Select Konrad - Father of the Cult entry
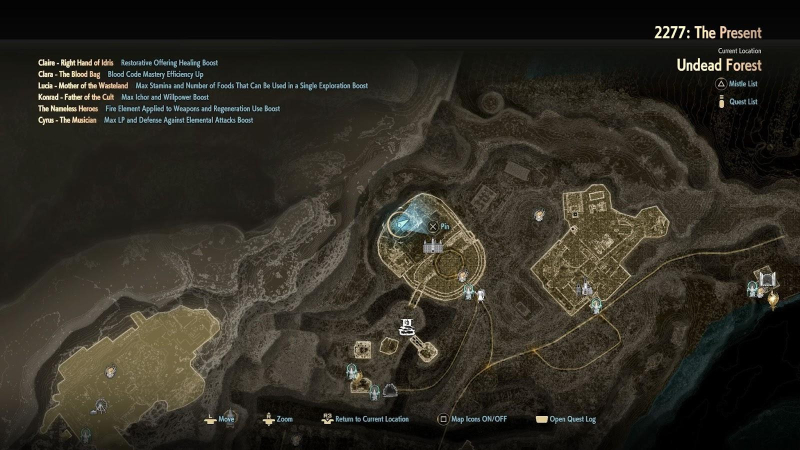The width and height of the screenshot is (800, 450). (75, 97)
